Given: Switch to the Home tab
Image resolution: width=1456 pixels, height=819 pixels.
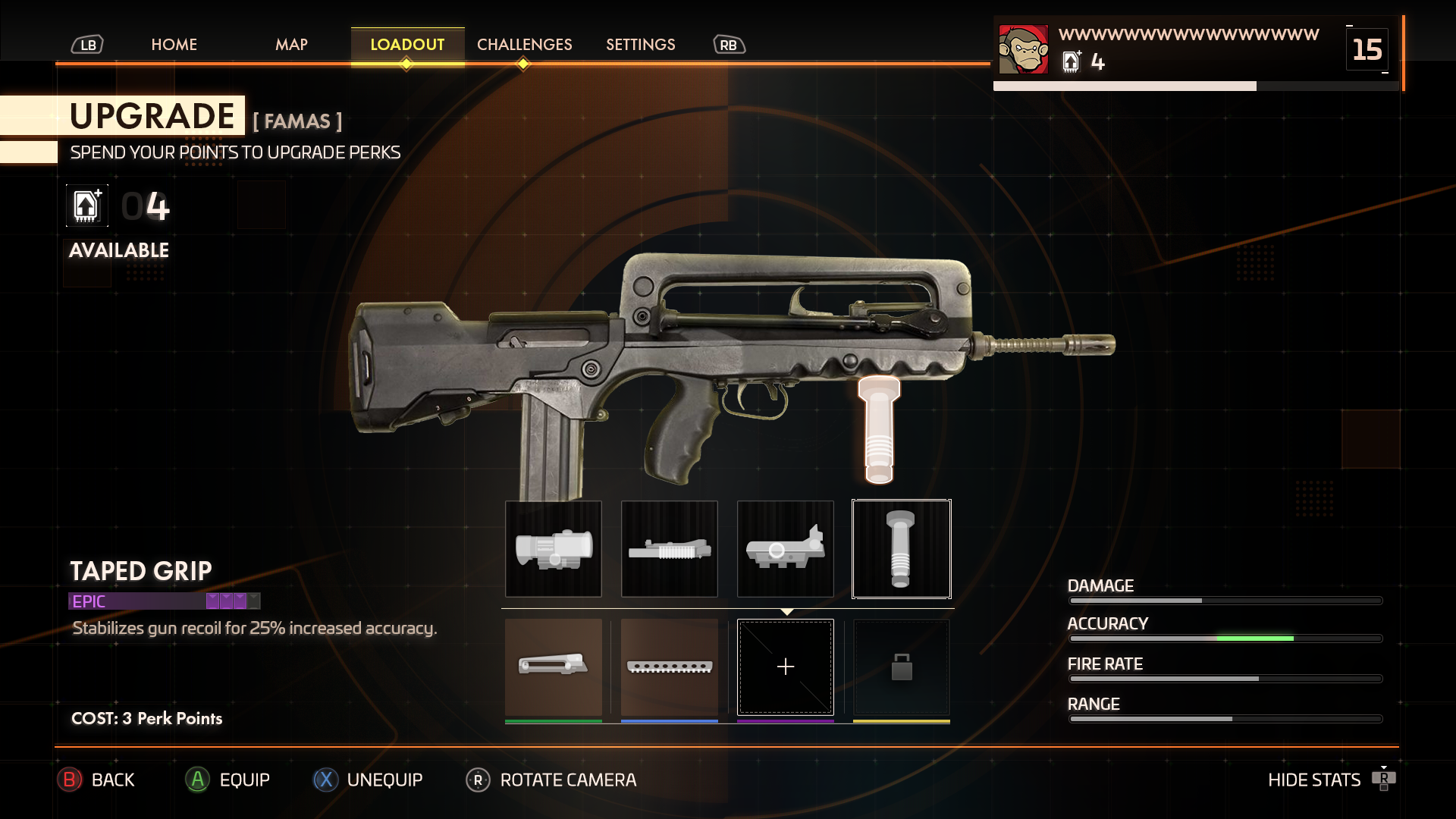Looking at the screenshot, I should (x=174, y=45).
